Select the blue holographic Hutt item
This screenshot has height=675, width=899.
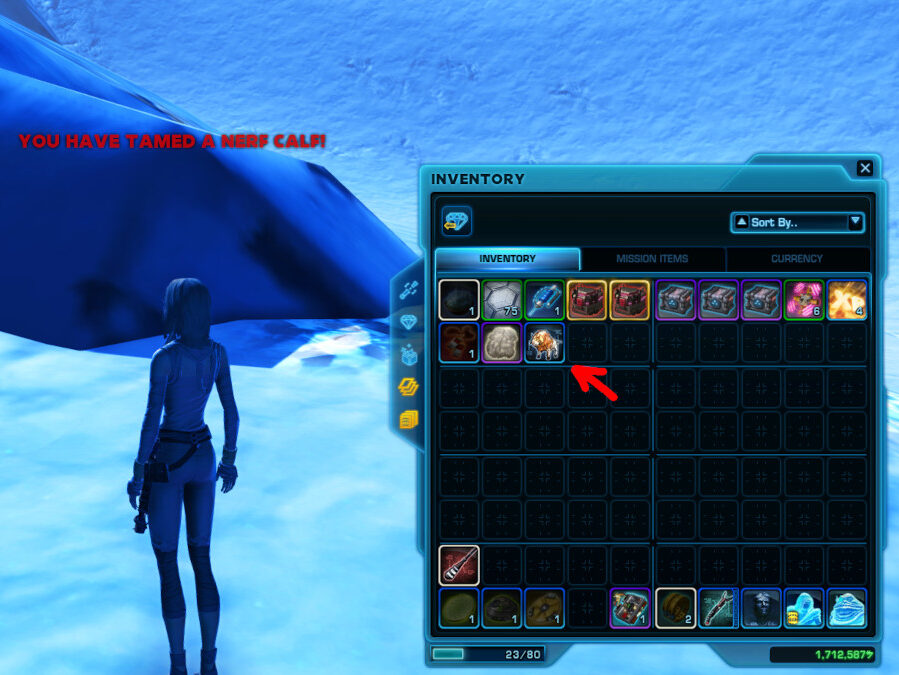tap(847, 608)
